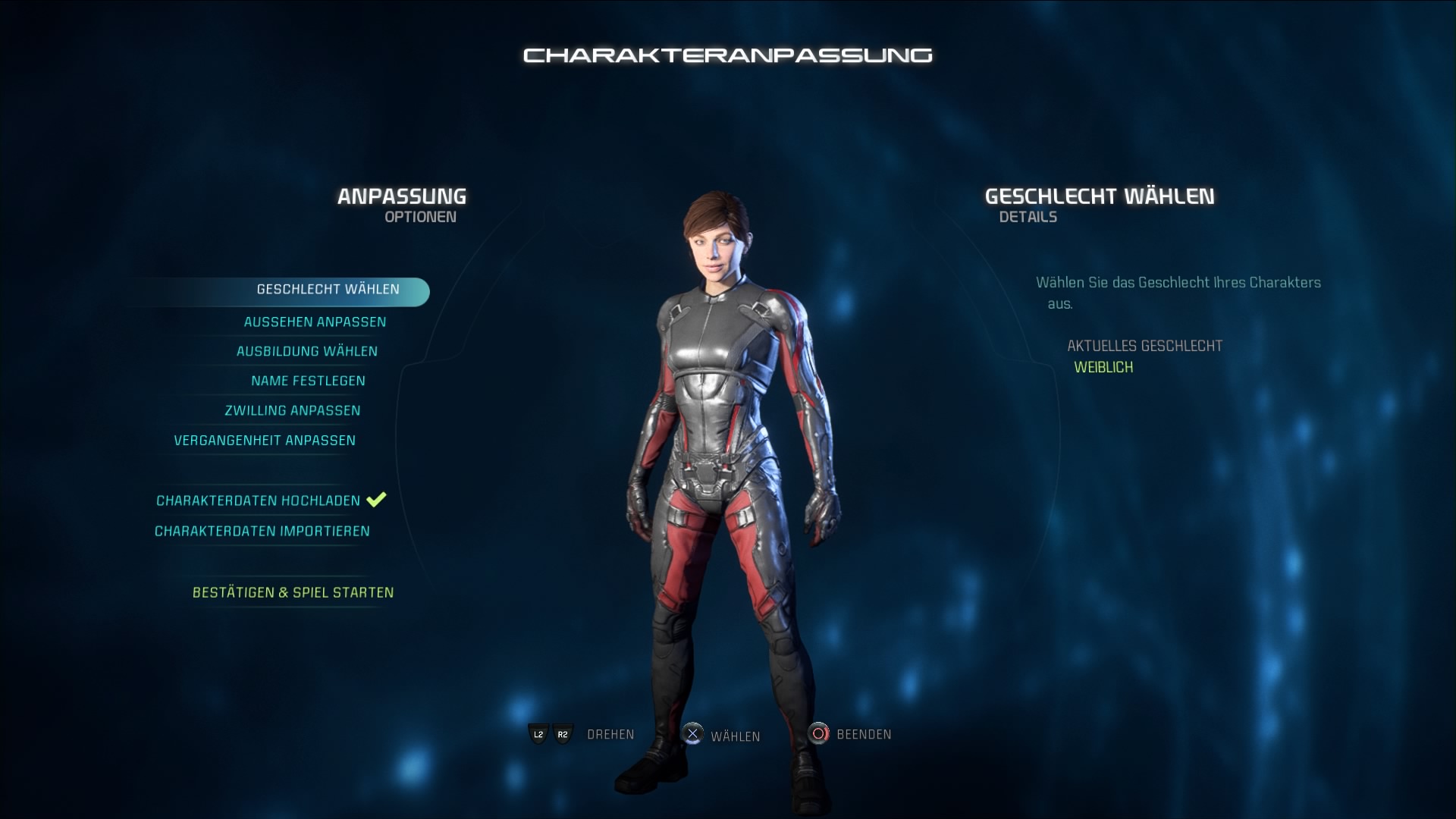Click the L2 shoulder button icon
This screenshot has height=819, width=1456.
537,734
